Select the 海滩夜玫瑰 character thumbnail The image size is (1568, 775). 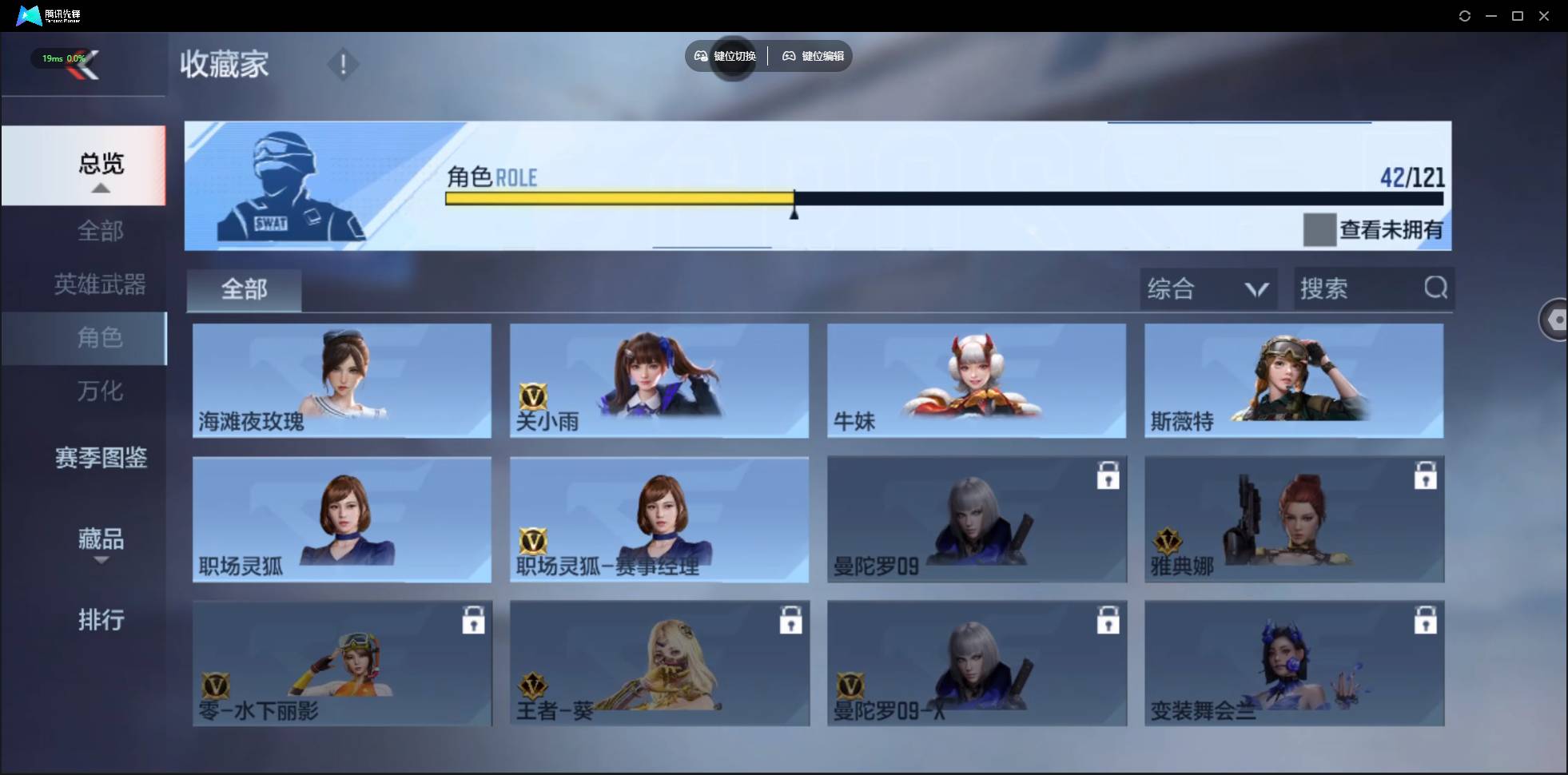pyautogui.click(x=341, y=381)
